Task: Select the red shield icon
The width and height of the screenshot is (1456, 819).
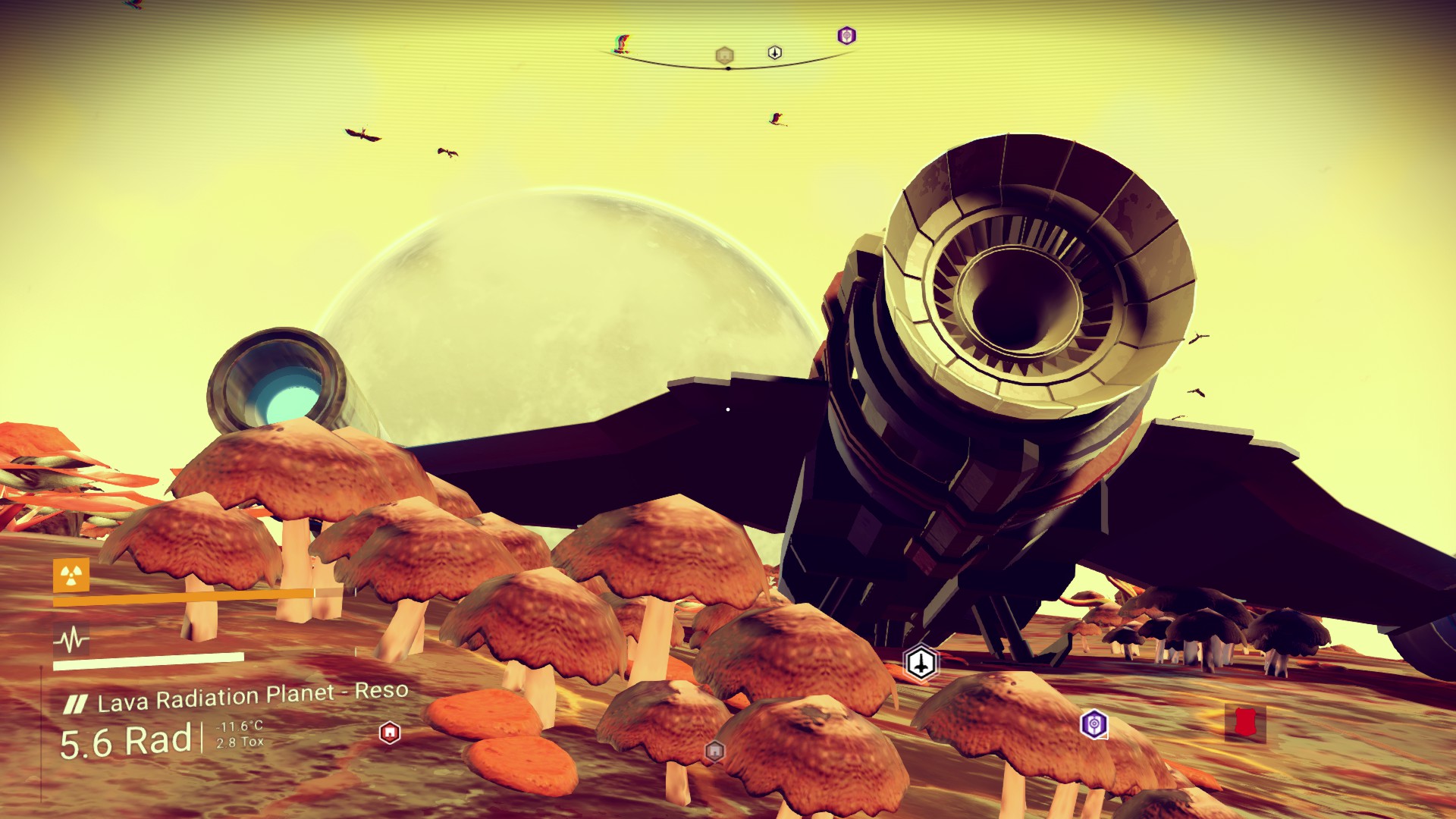Action: 1244,723
